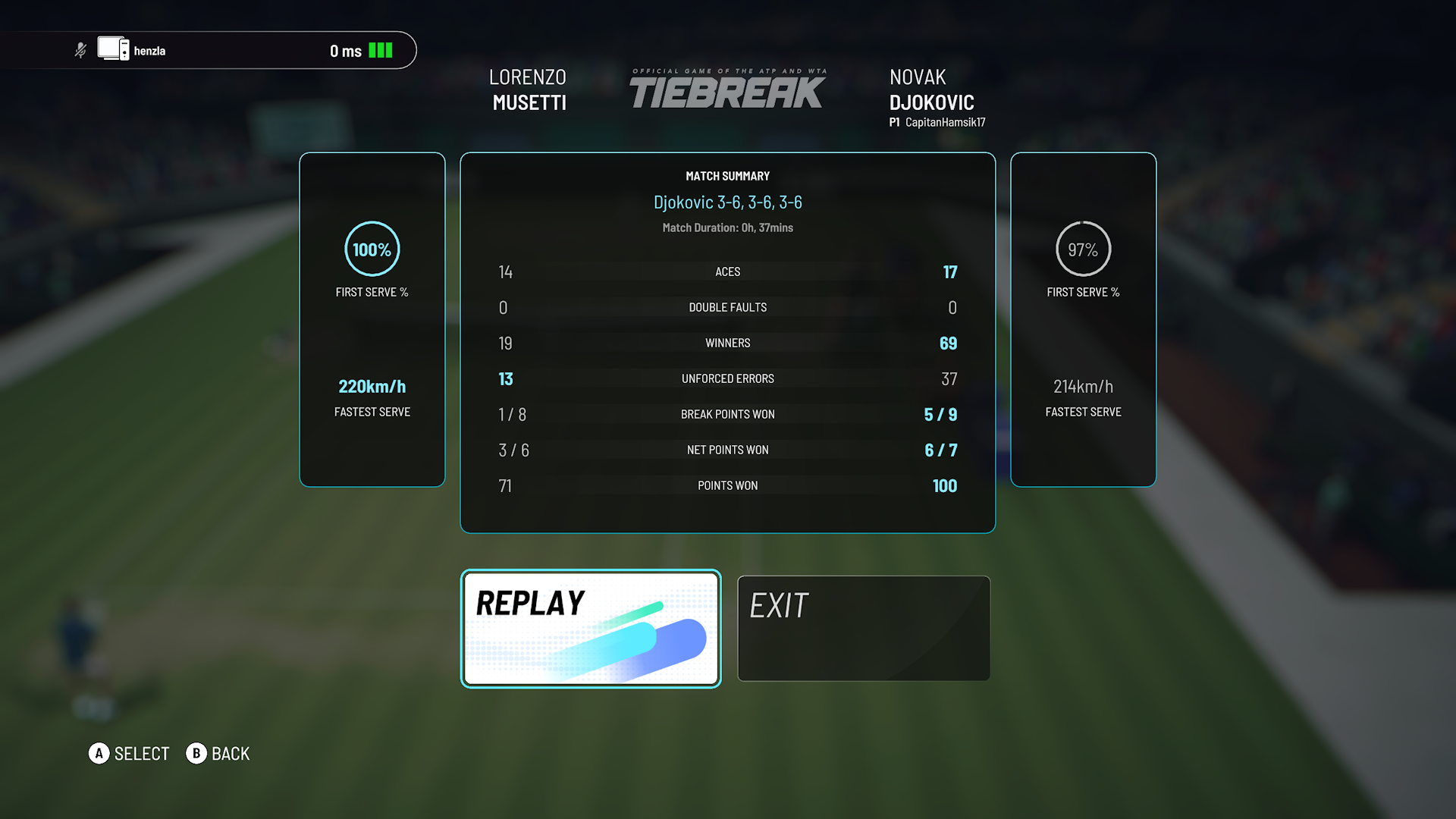This screenshot has height=819, width=1456.
Task: Click the muted microphone icon
Action: pyautogui.click(x=80, y=51)
